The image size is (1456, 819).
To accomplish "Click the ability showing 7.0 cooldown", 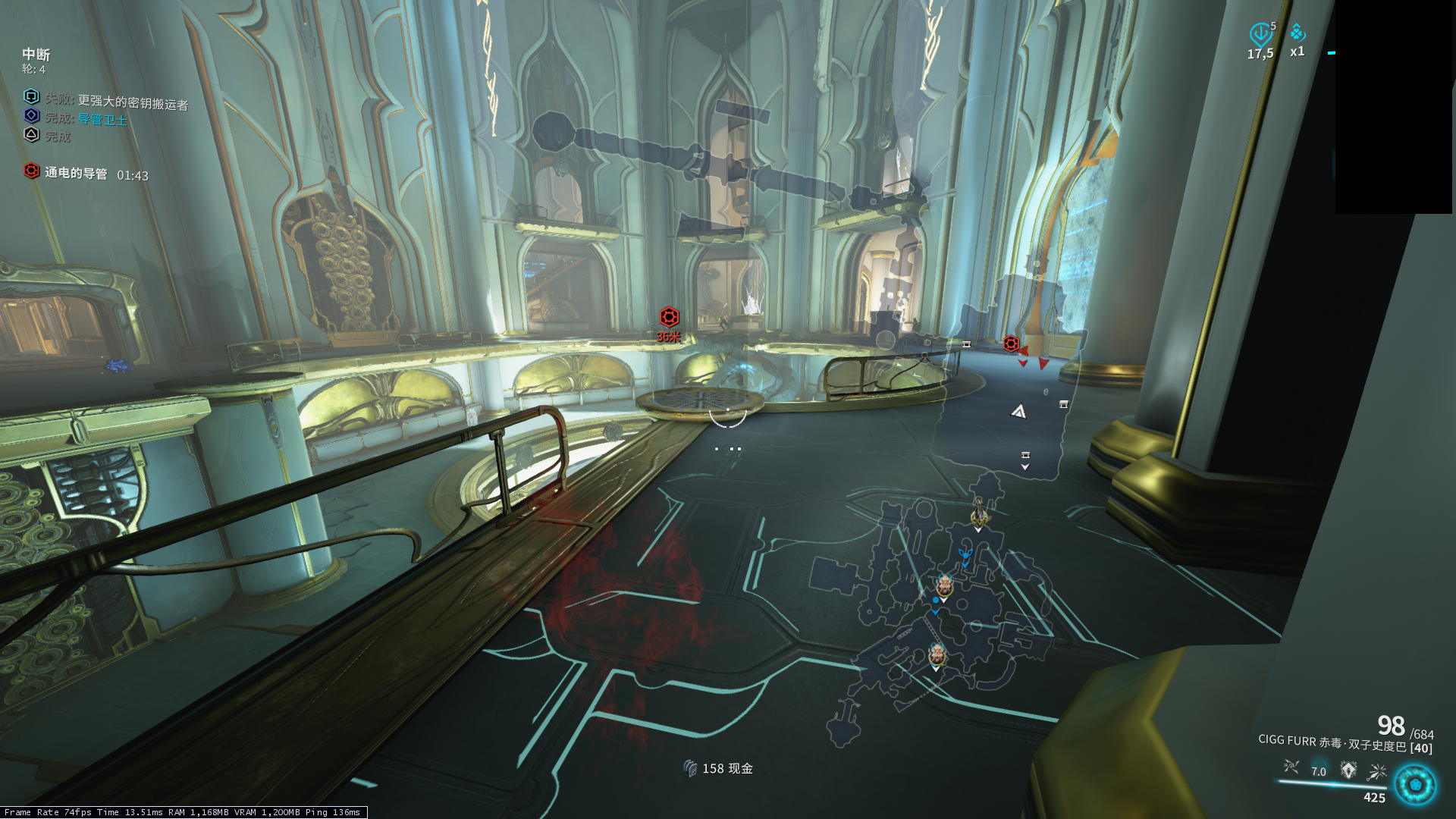I will [1319, 770].
